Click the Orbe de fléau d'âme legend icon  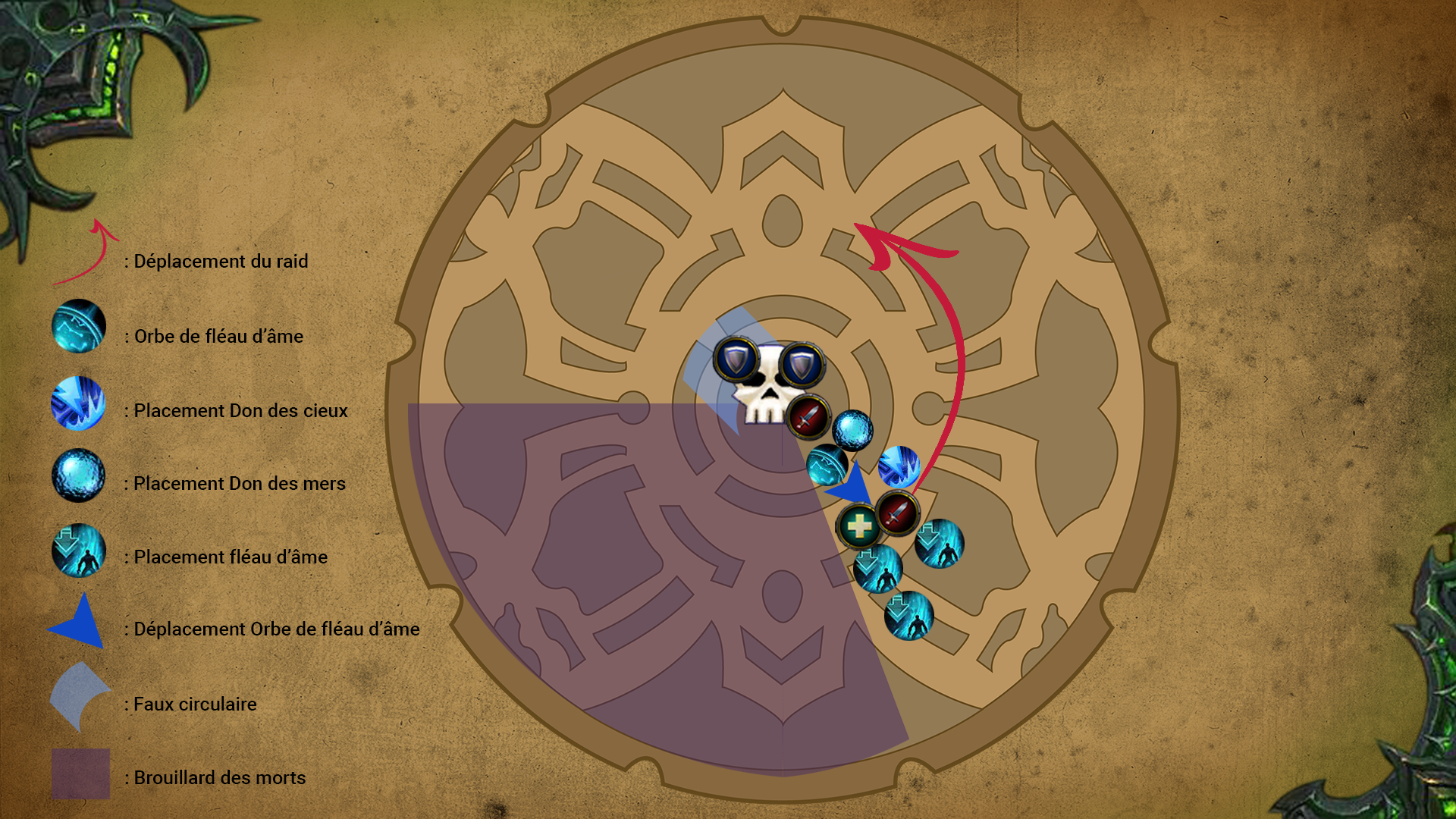click(x=79, y=327)
